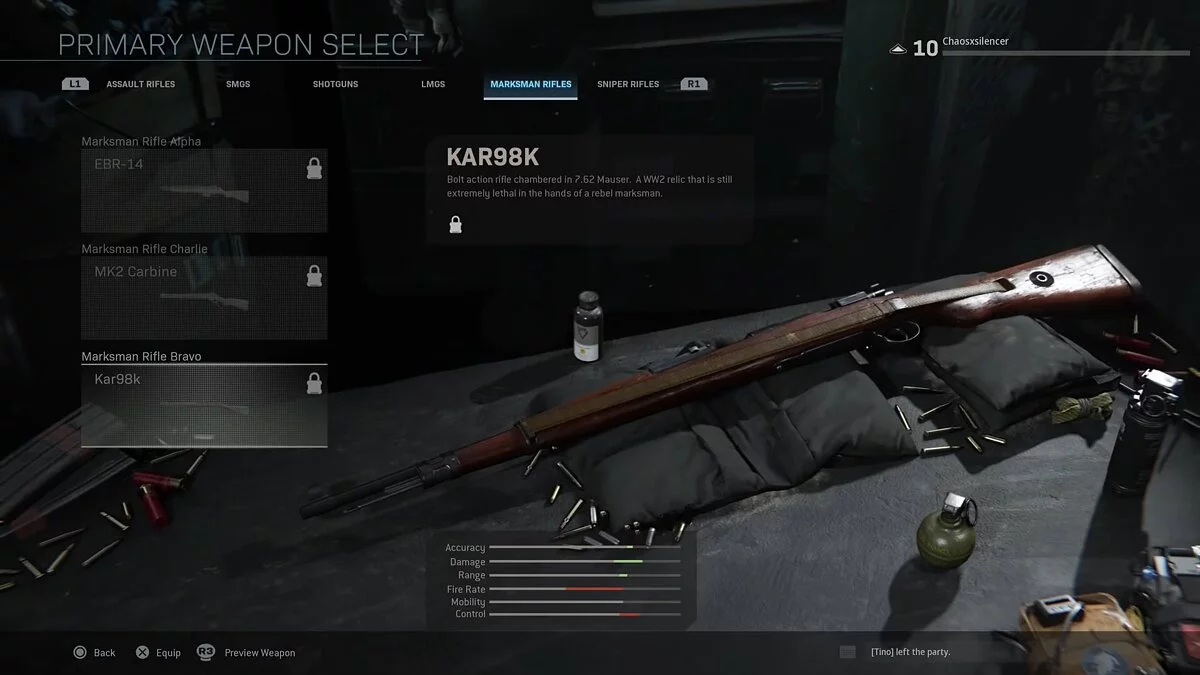Screen dimensions: 1200x675
Task: Select the Shotguns tab
Action: pos(336,85)
